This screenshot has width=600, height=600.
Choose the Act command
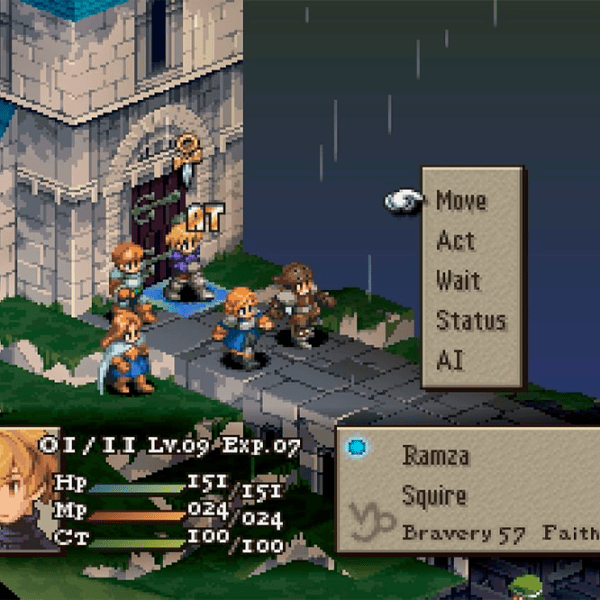tap(455, 241)
